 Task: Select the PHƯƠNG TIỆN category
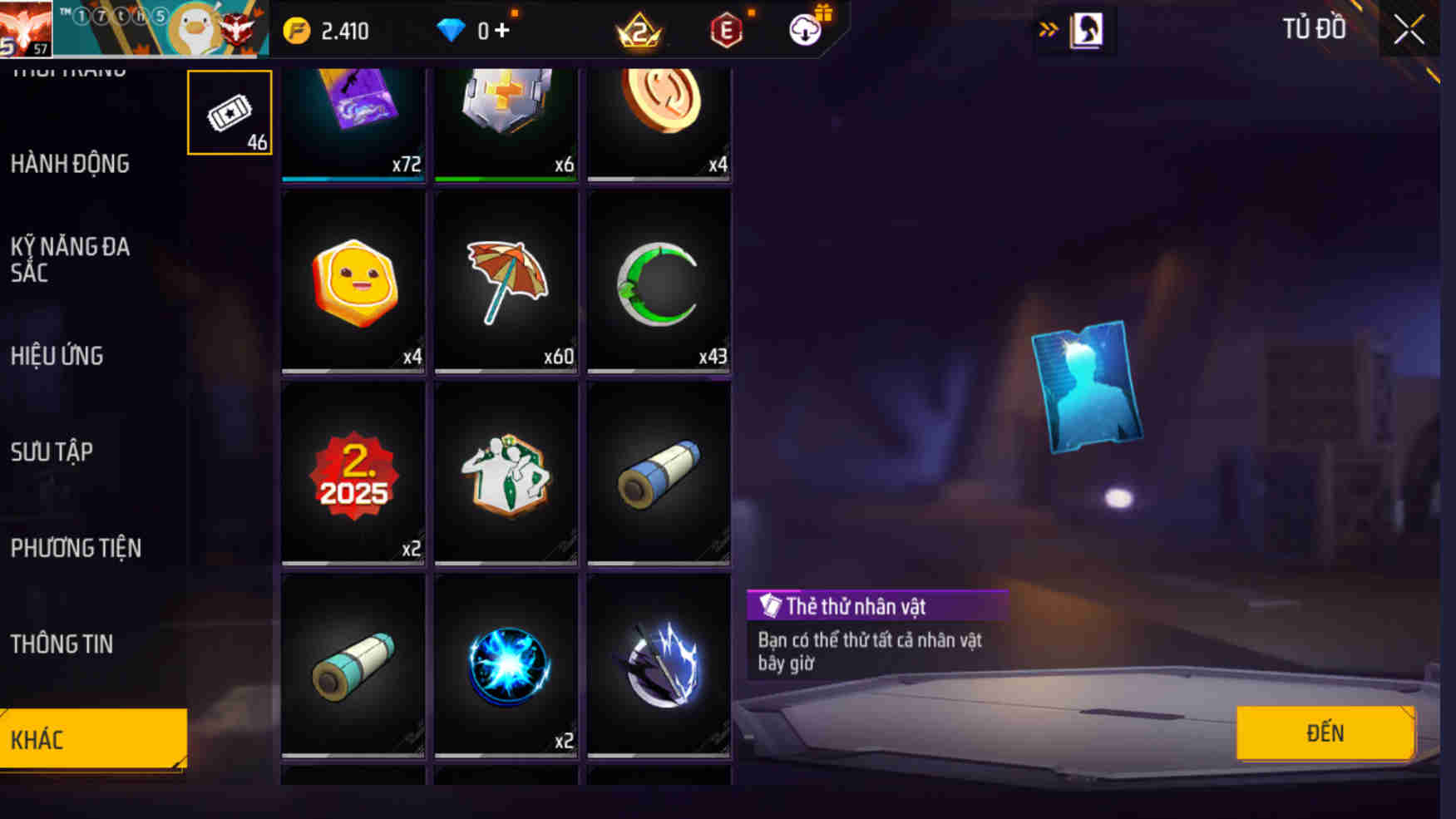(x=77, y=548)
